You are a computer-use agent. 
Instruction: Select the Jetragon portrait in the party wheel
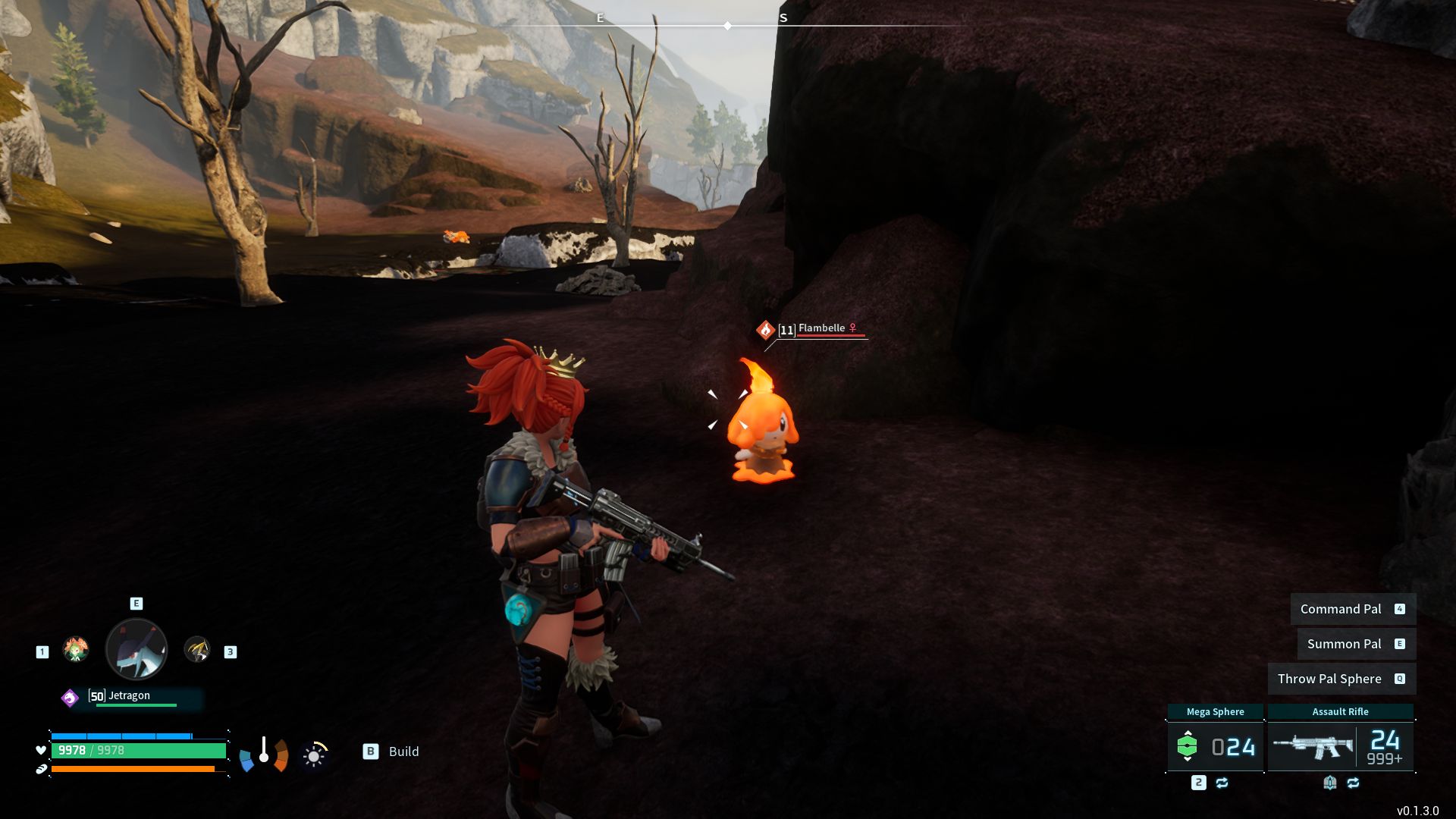point(136,649)
